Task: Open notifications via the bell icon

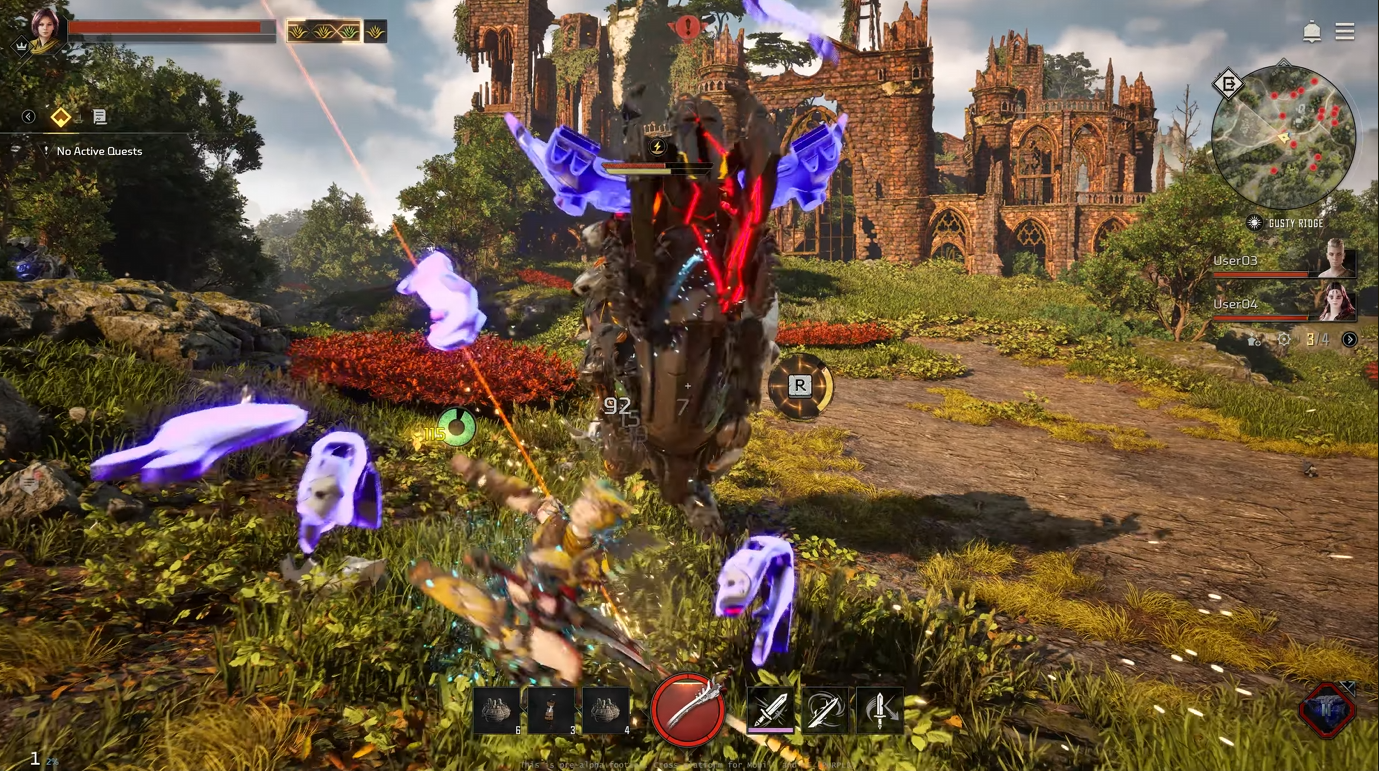Action: pyautogui.click(x=1312, y=32)
